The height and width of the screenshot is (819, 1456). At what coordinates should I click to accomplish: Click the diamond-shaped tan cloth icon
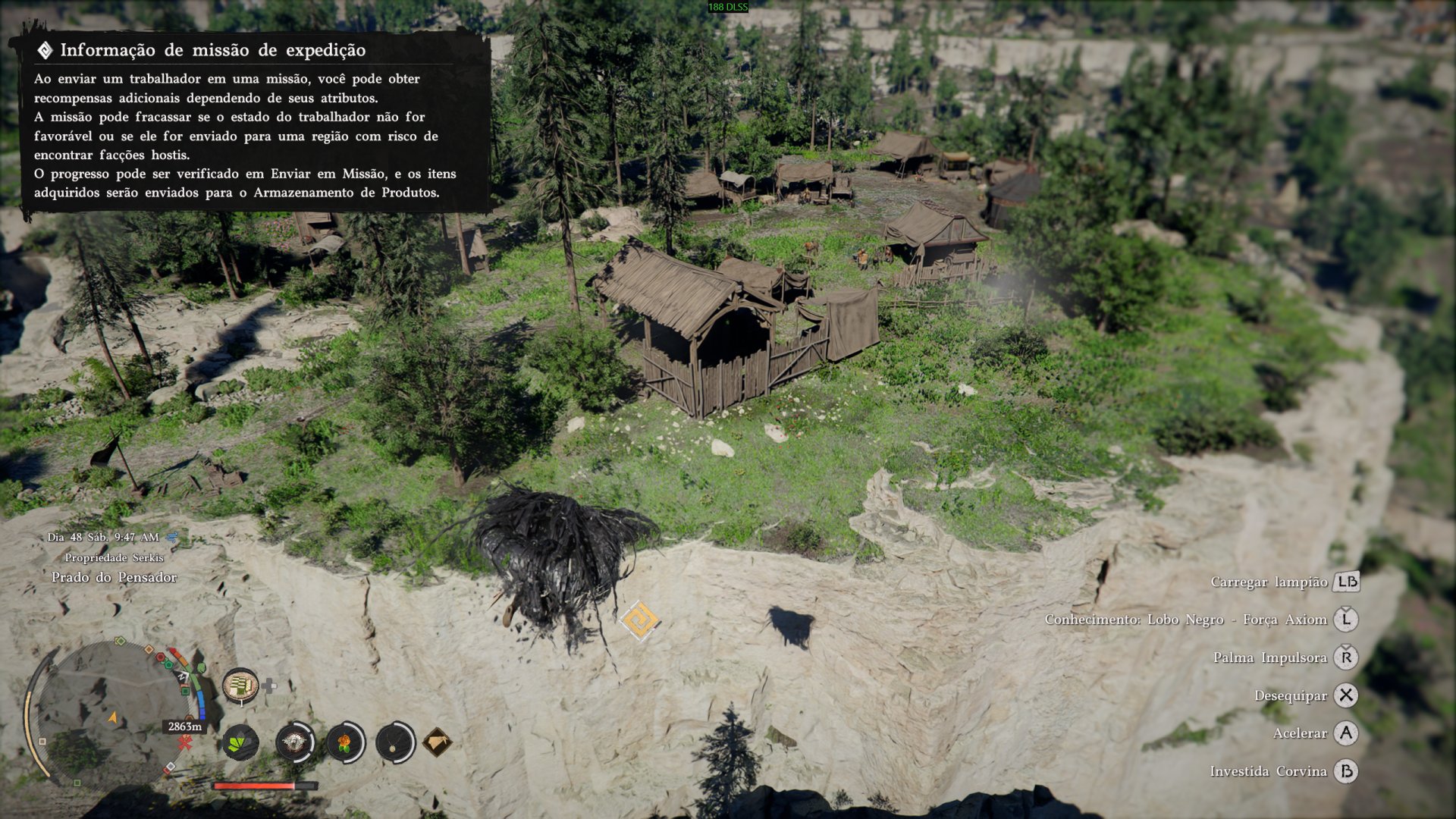tap(438, 742)
